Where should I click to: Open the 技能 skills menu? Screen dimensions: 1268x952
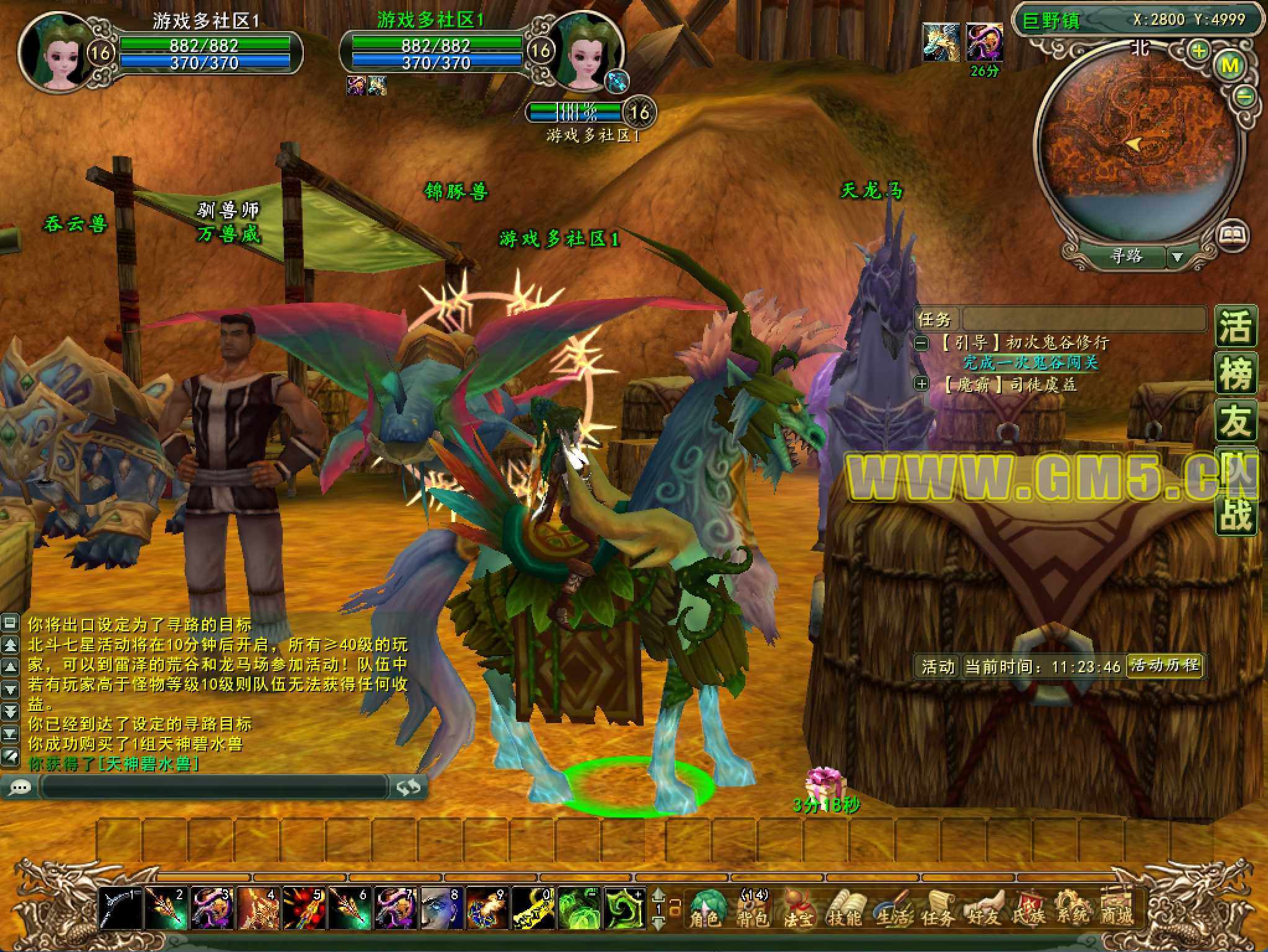click(843, 907)
